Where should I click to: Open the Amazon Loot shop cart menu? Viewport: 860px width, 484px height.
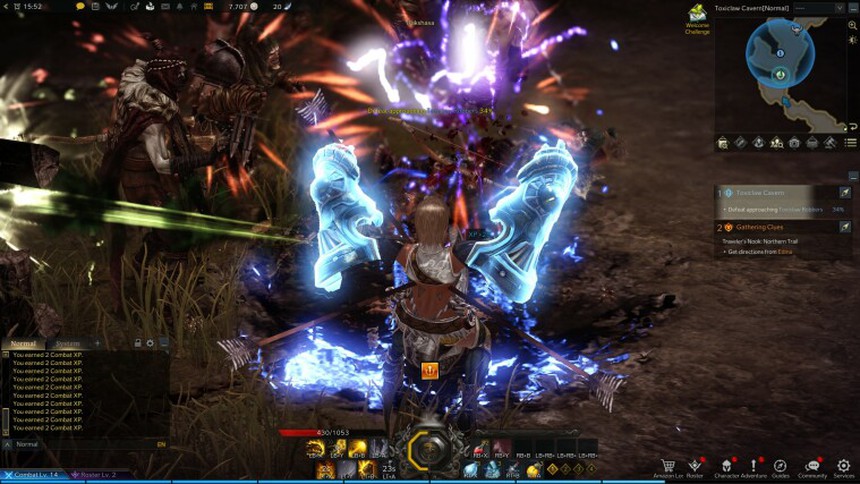click(x=667, y=466)
